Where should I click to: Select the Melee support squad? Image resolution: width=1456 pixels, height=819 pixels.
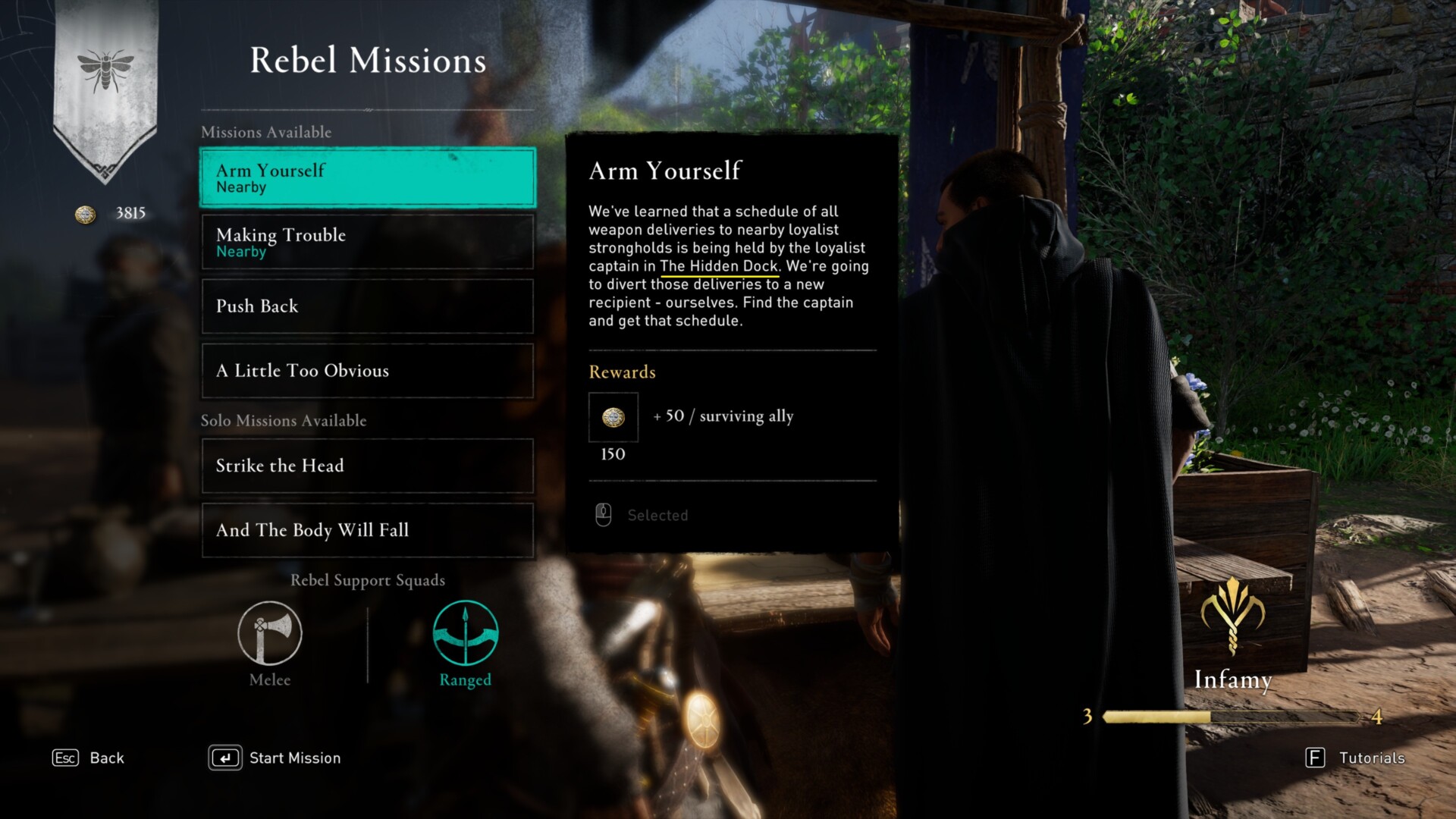point(270,634)
